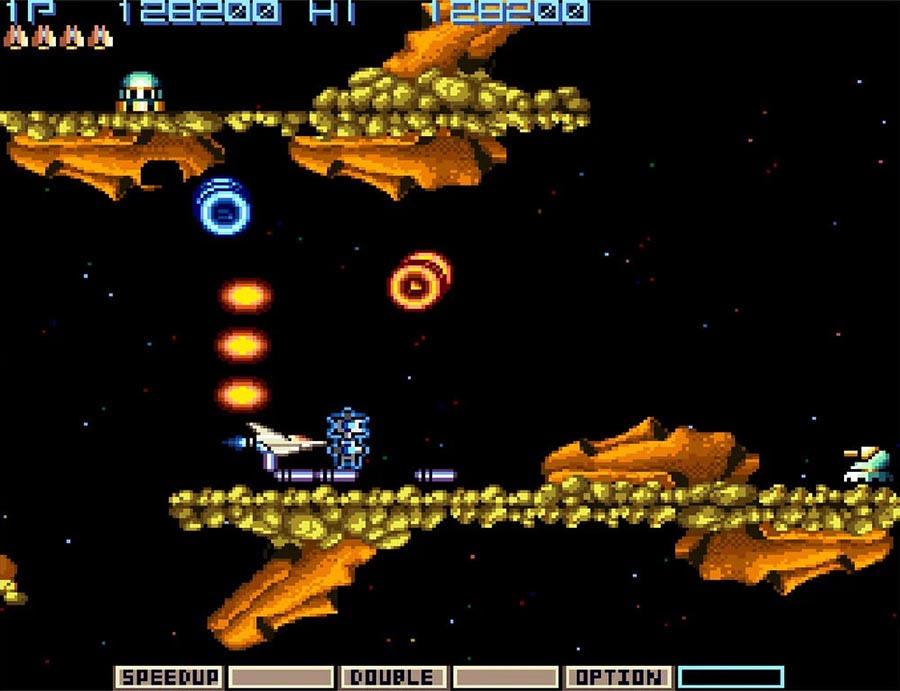Select the SPEEDUP power-up slot
Image resolution: width=900 pixels, height=691 pixels.
pyautogui.click(x=168, y=677)
